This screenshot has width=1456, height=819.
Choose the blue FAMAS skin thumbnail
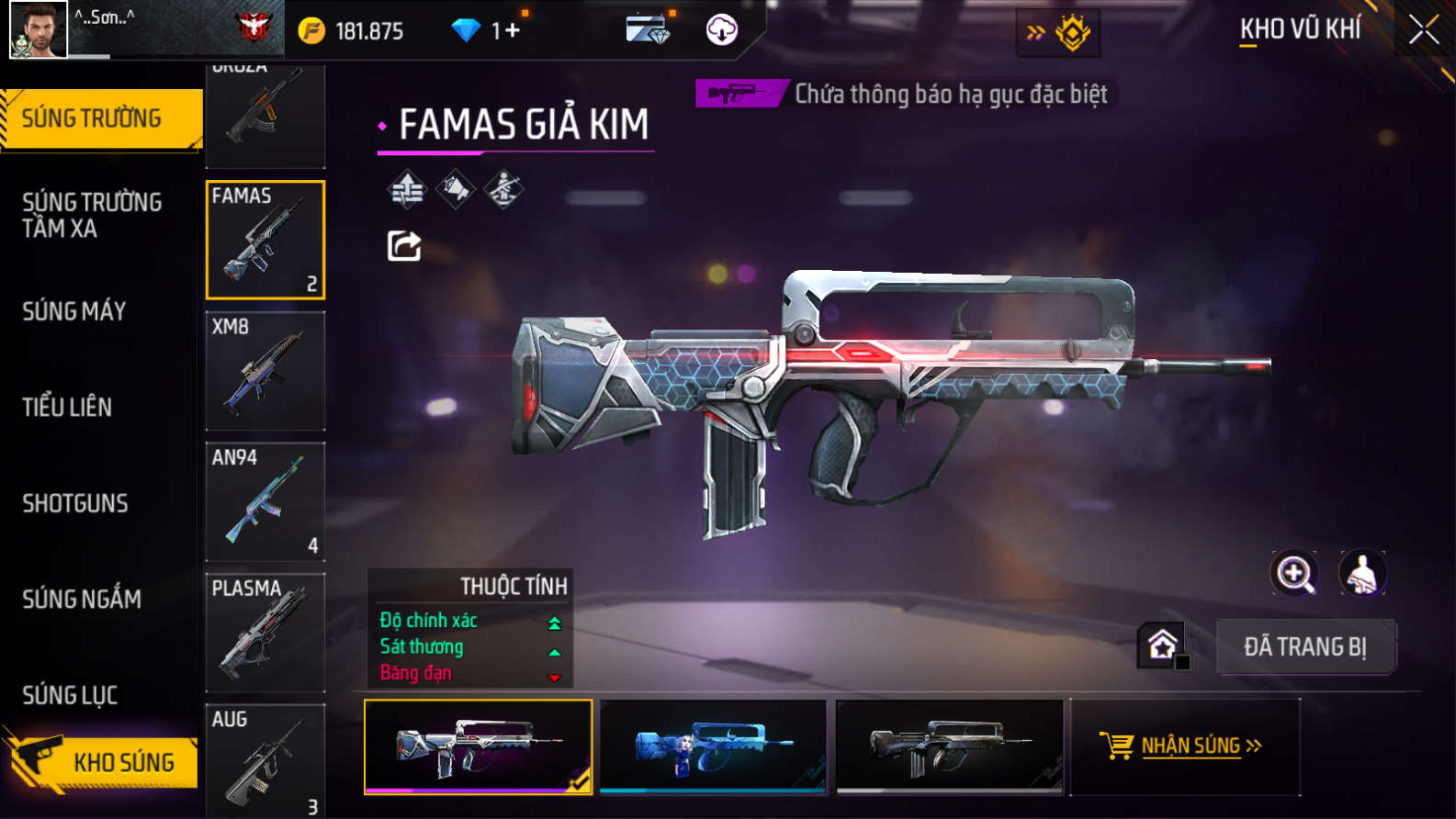click(x=713, y=746)
